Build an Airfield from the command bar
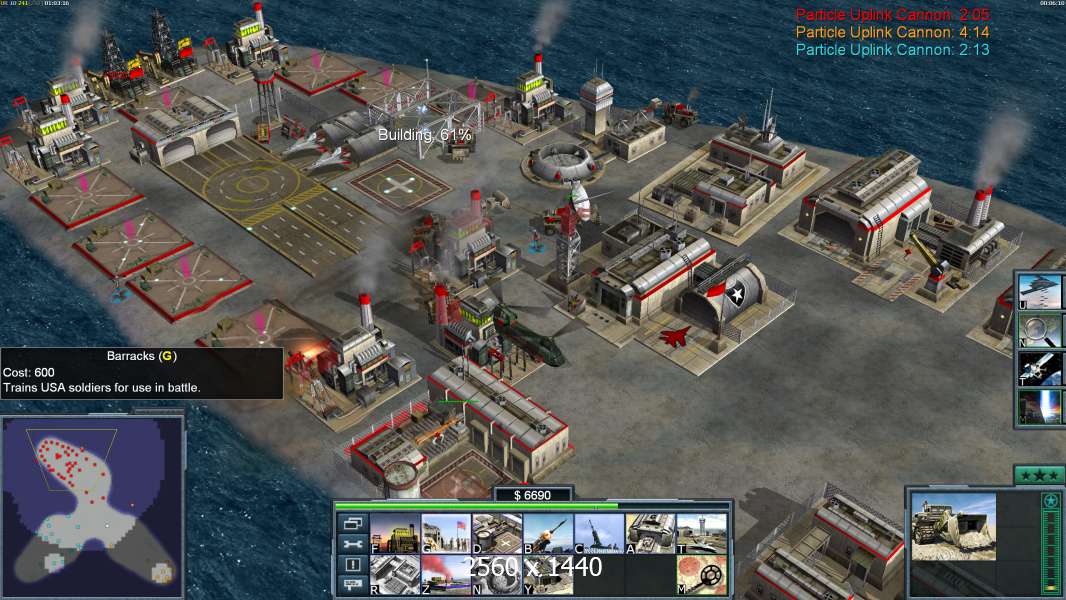The image size is (1066, 600). tap(701, 534)
